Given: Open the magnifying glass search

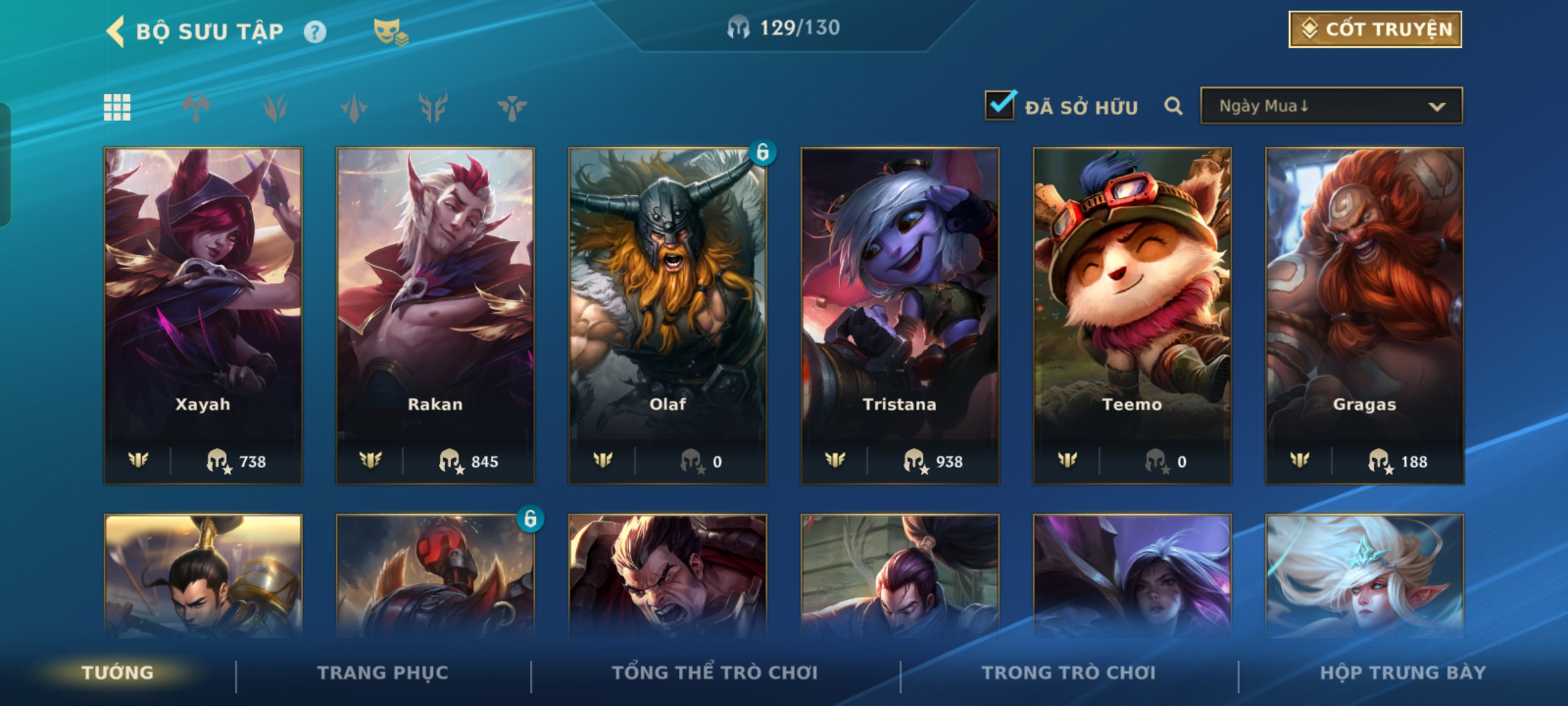Looking at the screenshot, I should click(1173, 106).
